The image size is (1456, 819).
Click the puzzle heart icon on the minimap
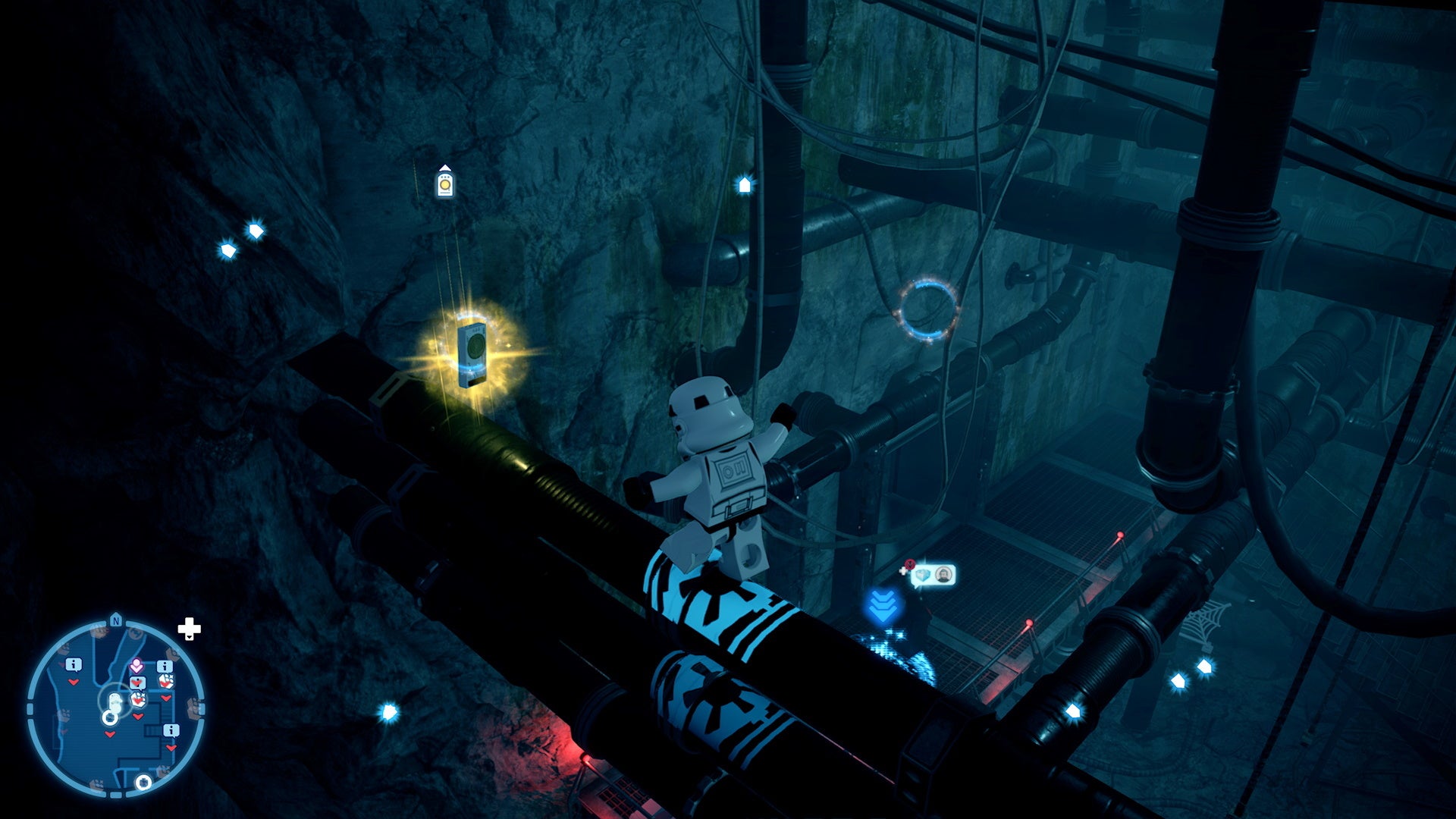click(x=137, y=683)
